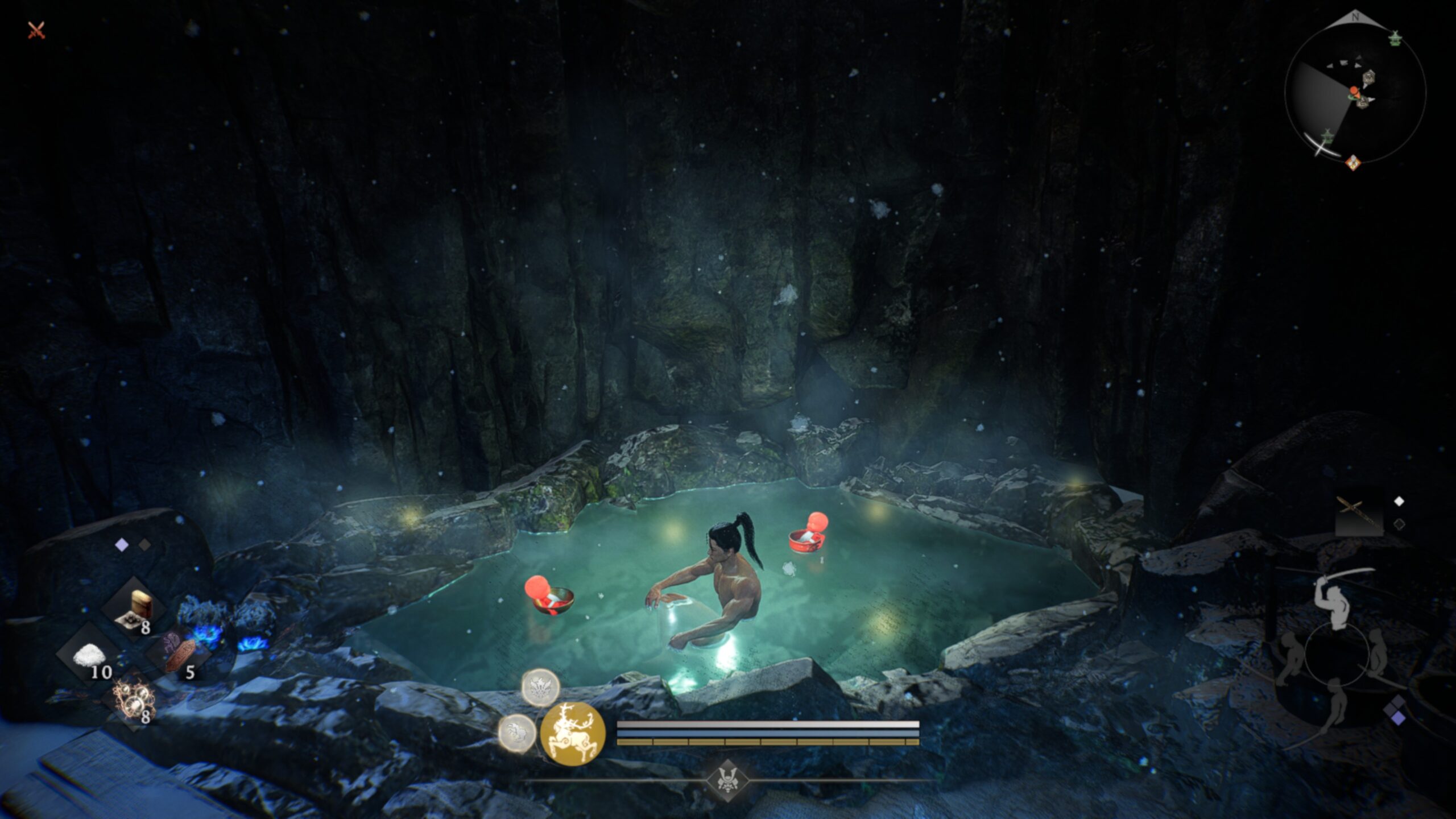Select the green shrine marker at minimap top
Screen dimensions: 1456x819
click(x=1395, y=39)
